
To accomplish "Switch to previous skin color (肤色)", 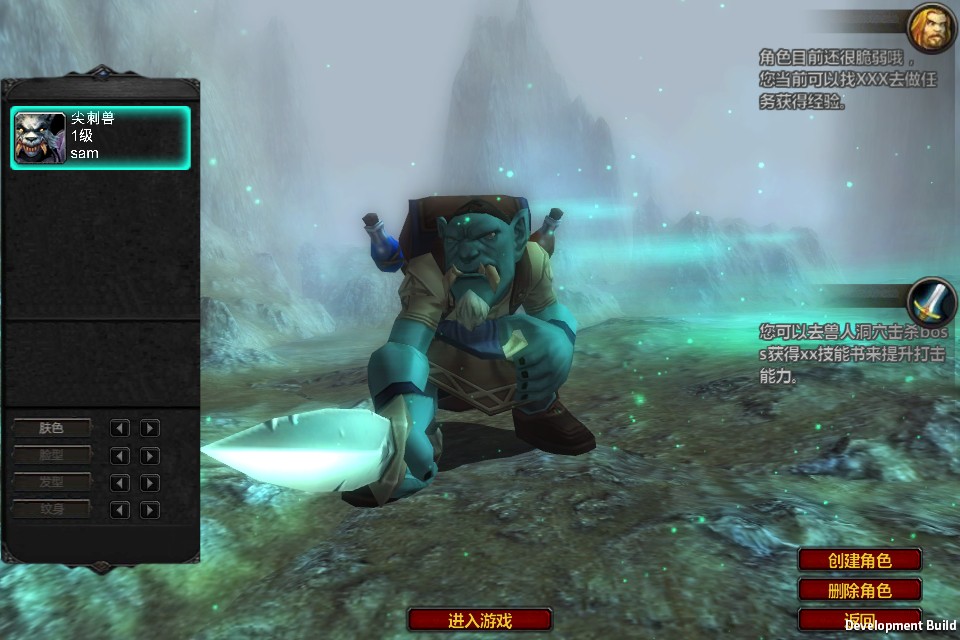I will [120, 428].
